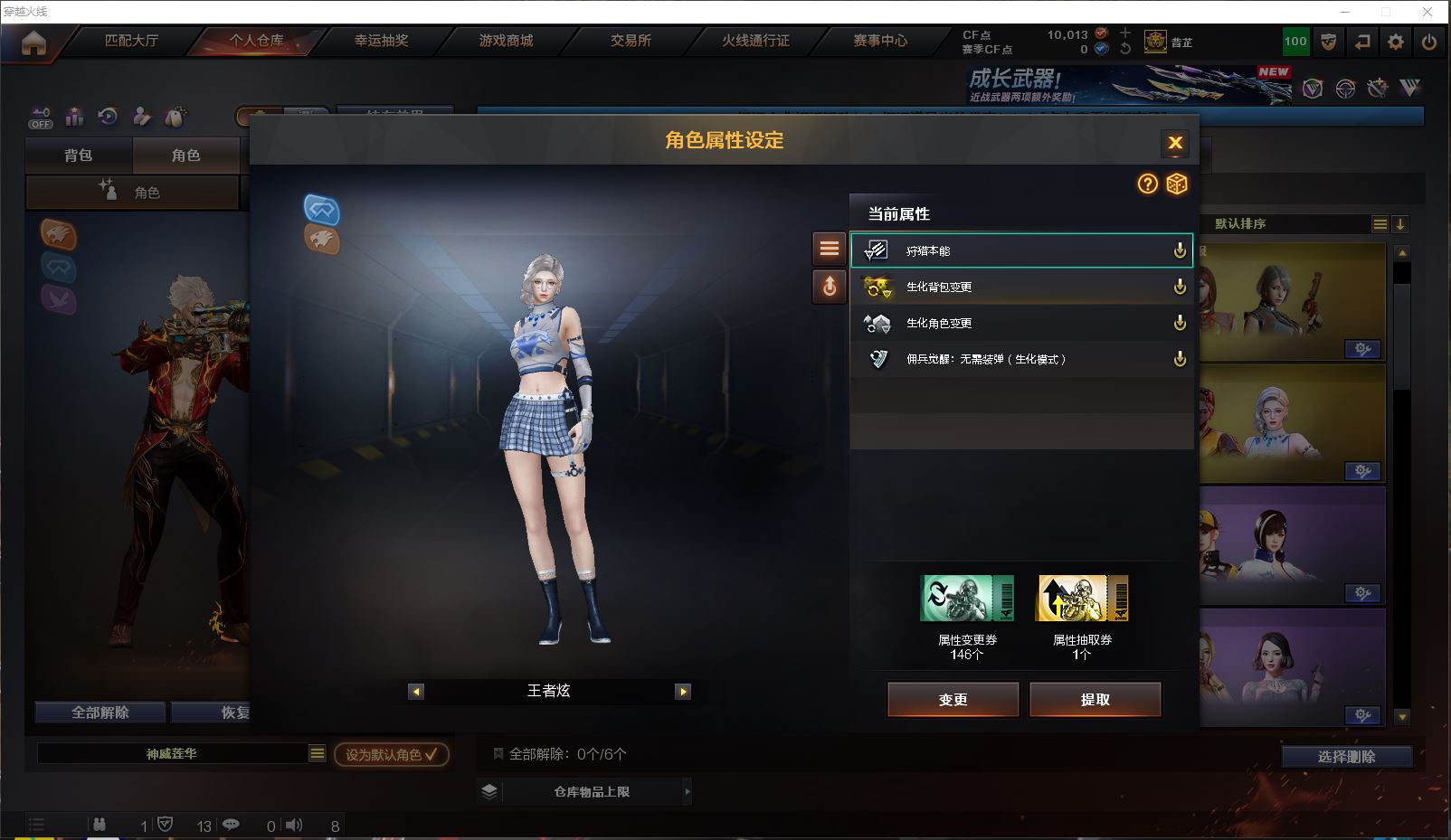Show the next character with right arrow
1451x840 pixels.
tap(683, 692)
